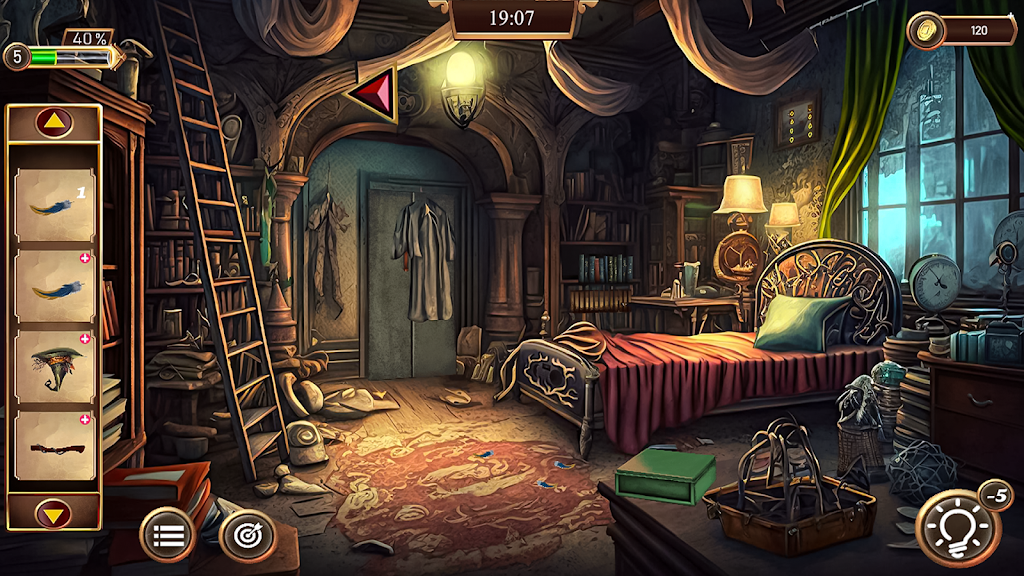The width and height of the screenshot is (1024, 576).
Task: Click the inventory panel's down arrow
Action: [x=53, y=513]
